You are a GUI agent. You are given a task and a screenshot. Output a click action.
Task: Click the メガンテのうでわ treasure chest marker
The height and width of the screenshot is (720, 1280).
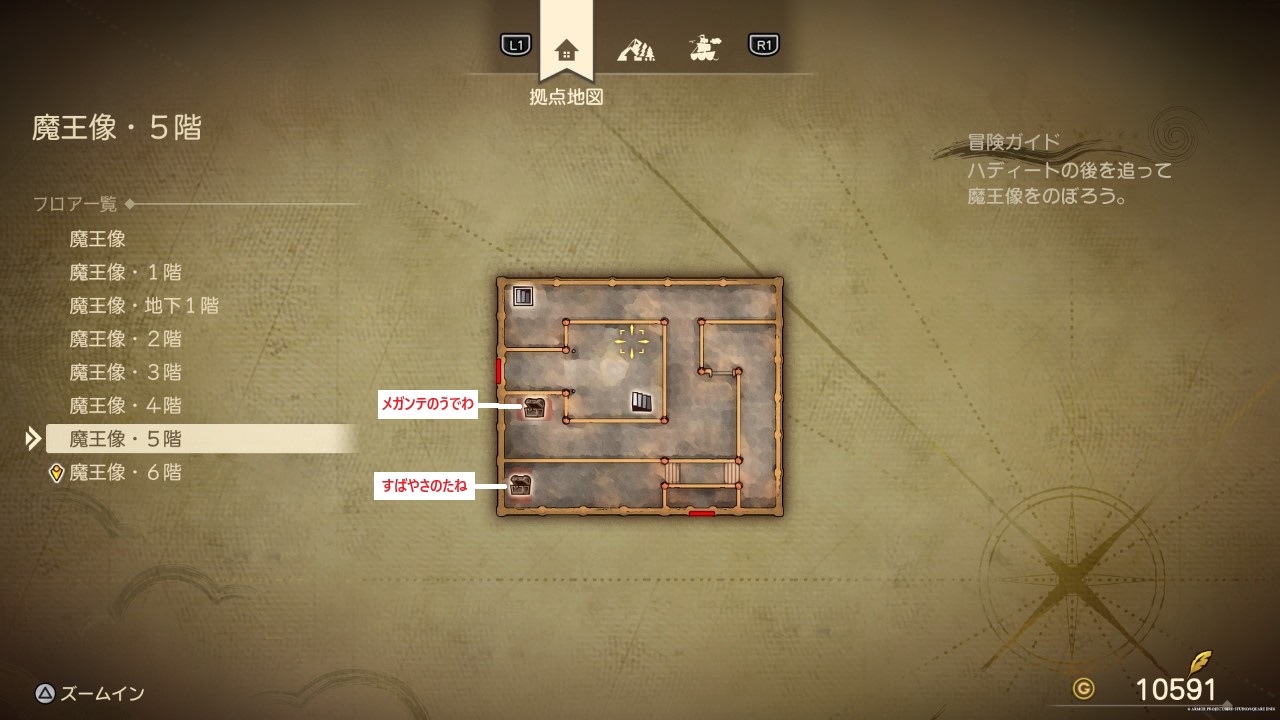coord(535,407)
